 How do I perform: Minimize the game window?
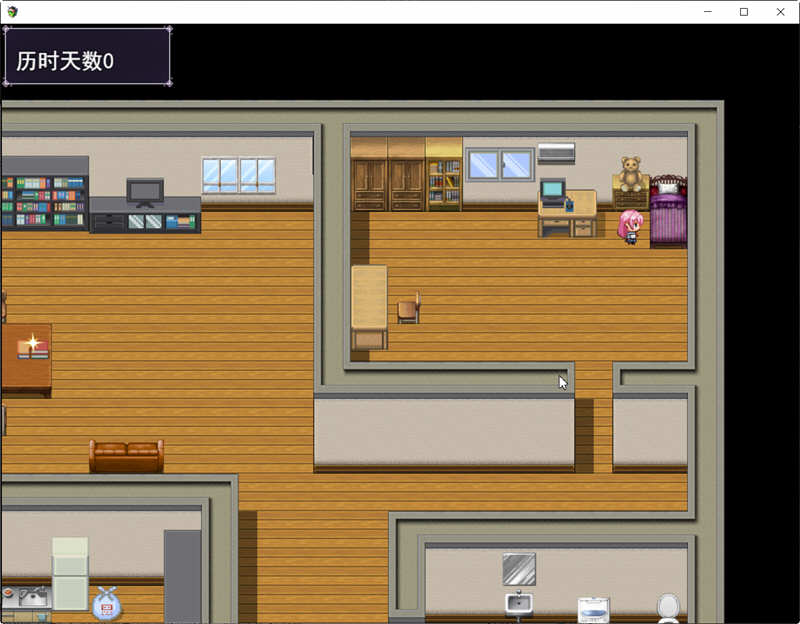pyautogui.click(x=707, y=12)
